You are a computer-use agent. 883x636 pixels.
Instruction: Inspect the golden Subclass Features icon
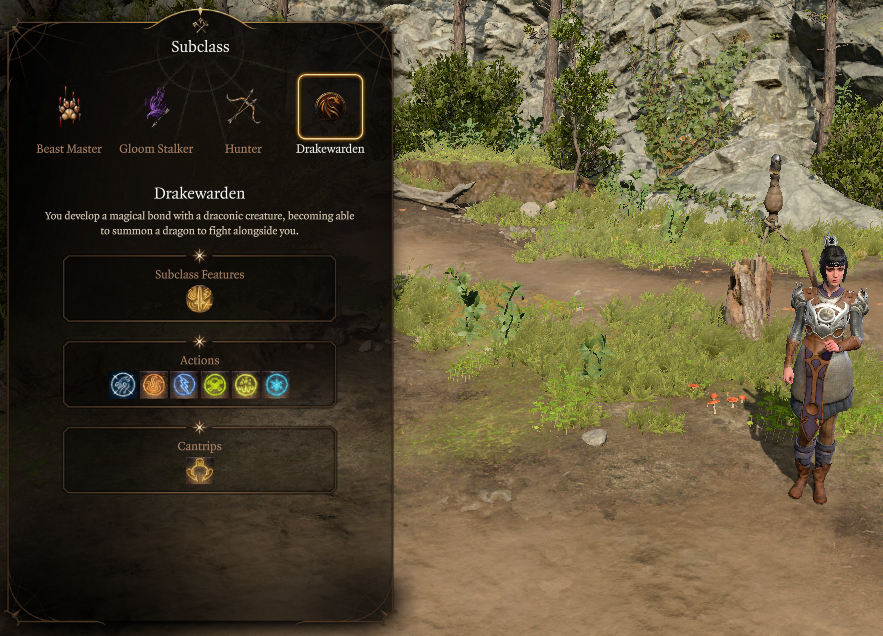(200, 299)
